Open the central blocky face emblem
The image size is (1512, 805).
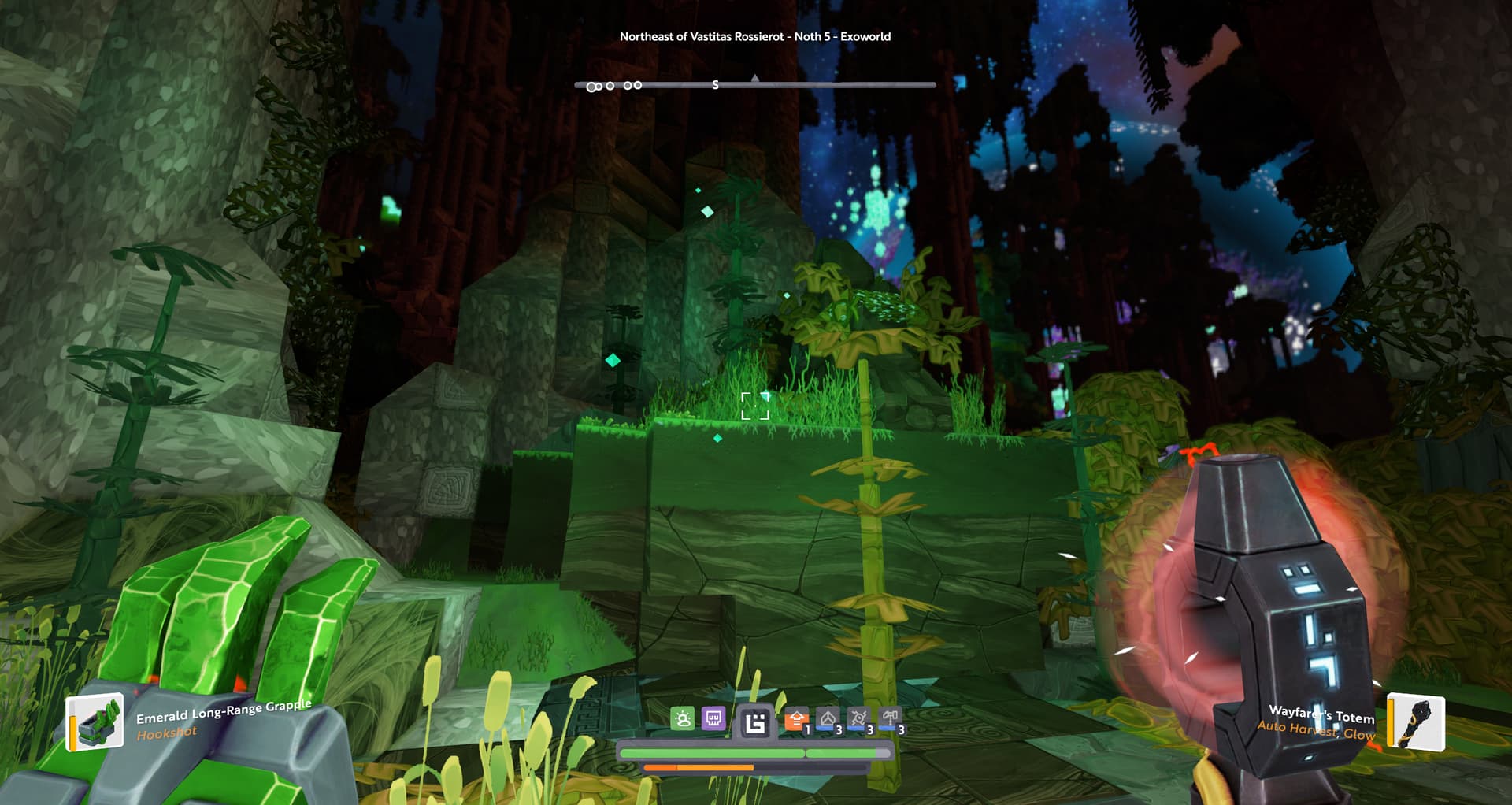click(755, 722)
